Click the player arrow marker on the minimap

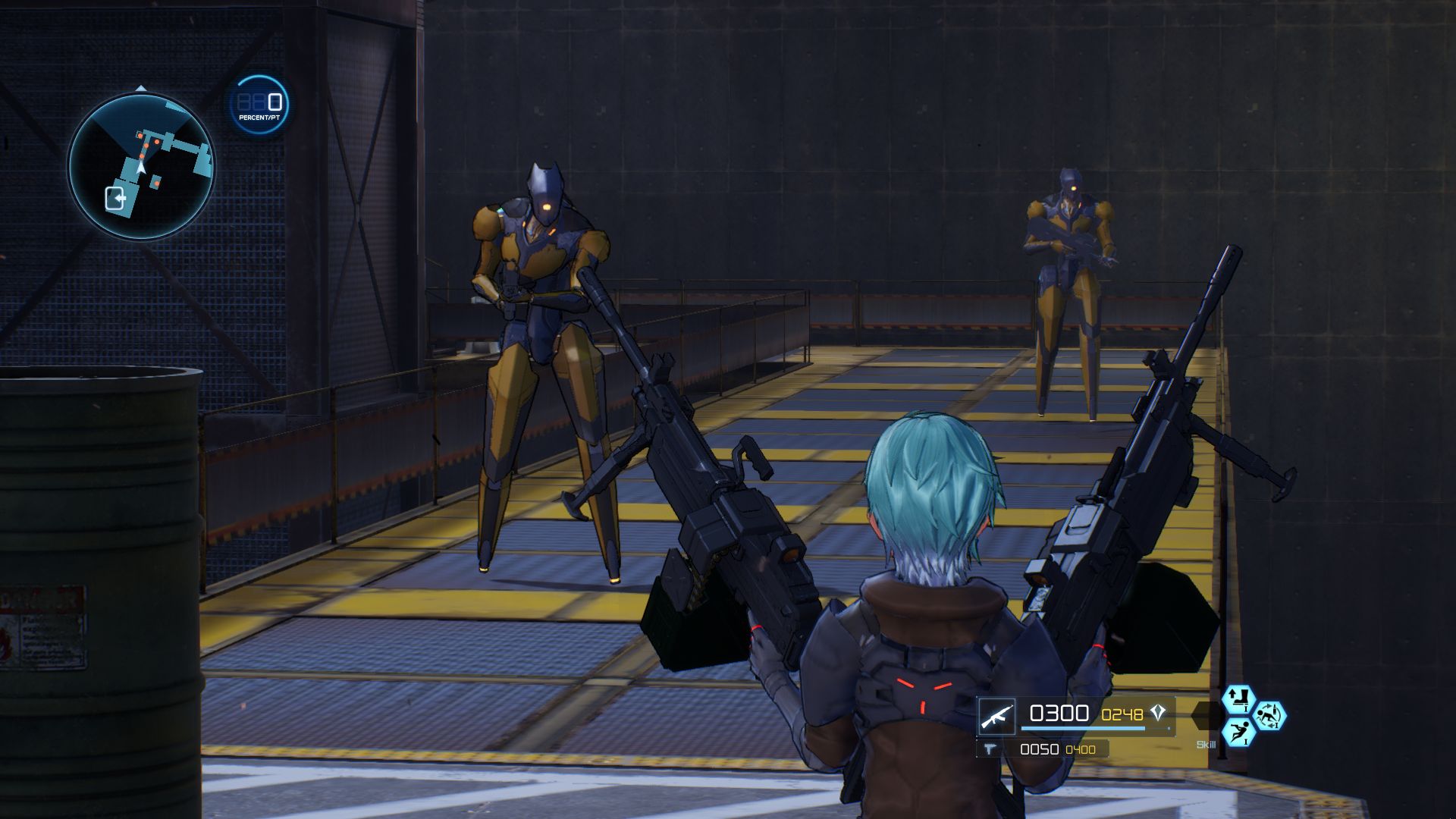(140, 168)
